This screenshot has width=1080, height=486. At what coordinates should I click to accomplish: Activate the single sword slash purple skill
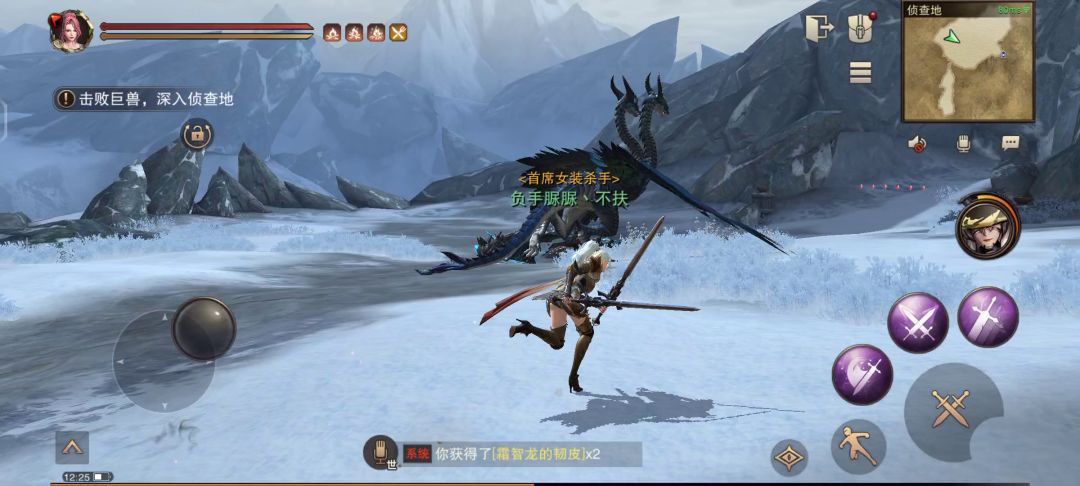pyautogui.click(x=987, y=316)
